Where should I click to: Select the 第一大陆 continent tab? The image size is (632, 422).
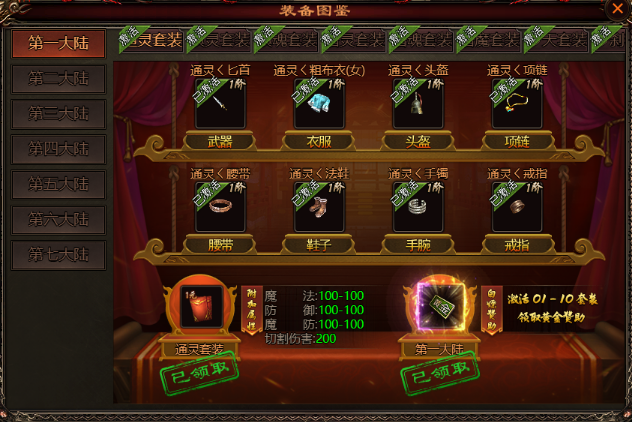pyautogui.click(x=59, y=44)
